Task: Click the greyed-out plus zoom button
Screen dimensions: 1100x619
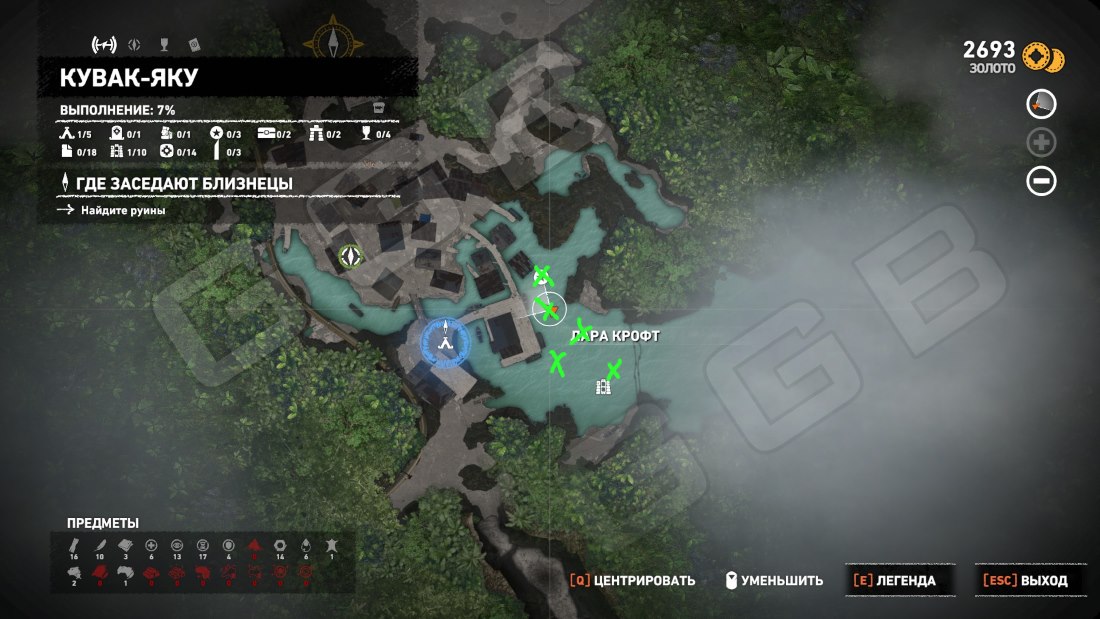Action: pos(1041,143)
